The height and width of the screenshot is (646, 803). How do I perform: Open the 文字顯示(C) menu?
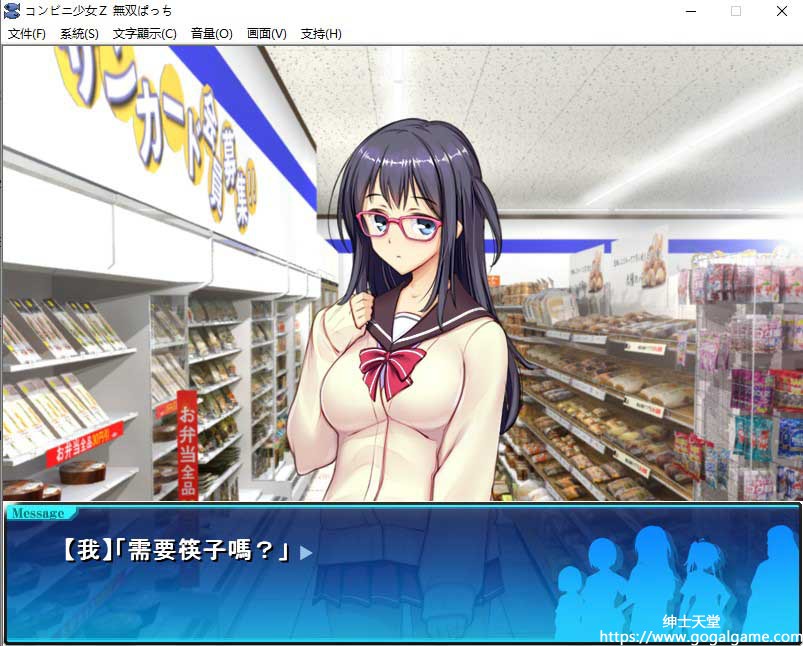click(x=144, y=33)
